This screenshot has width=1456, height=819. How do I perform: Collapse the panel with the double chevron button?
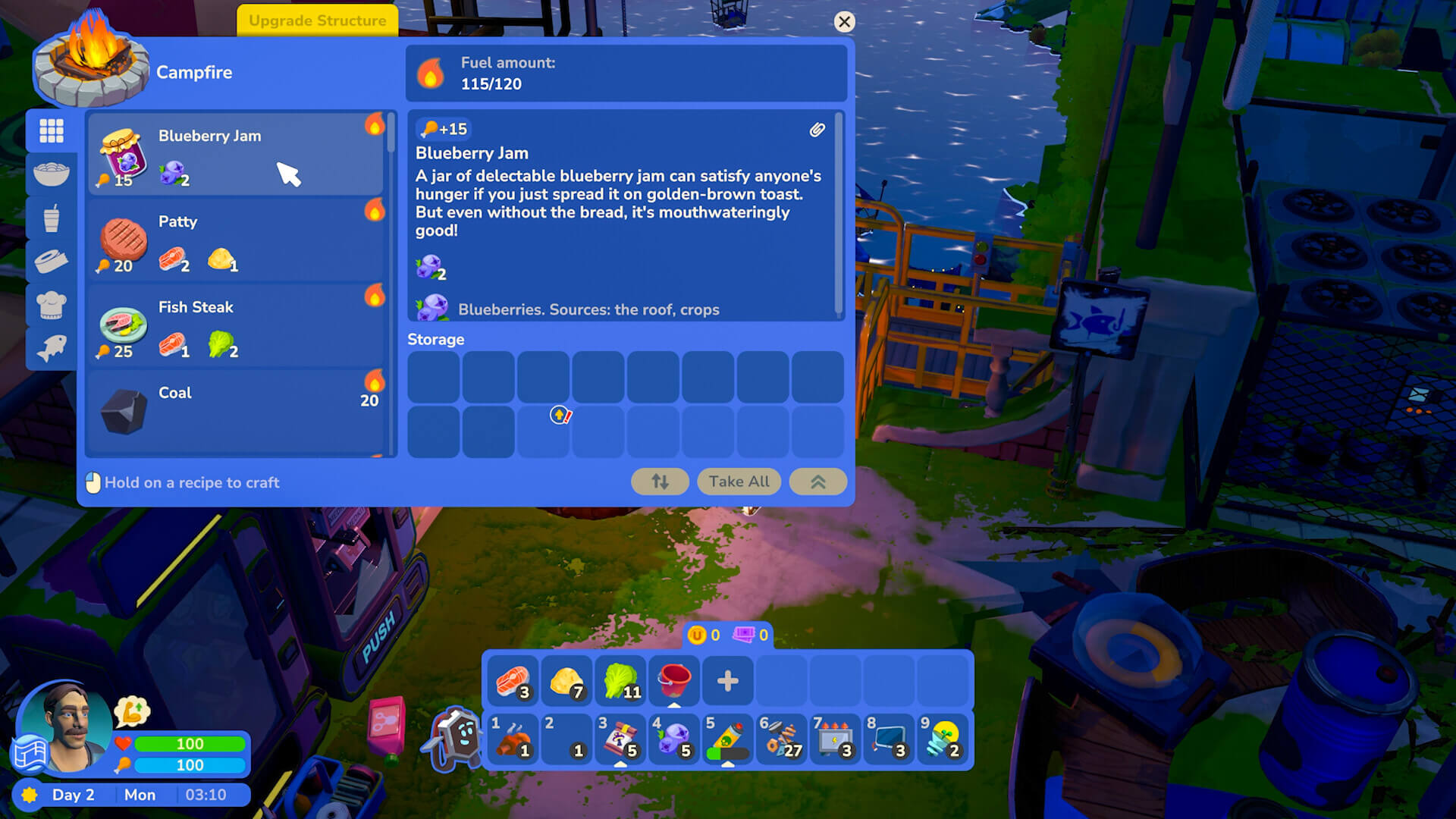point(817,482)
